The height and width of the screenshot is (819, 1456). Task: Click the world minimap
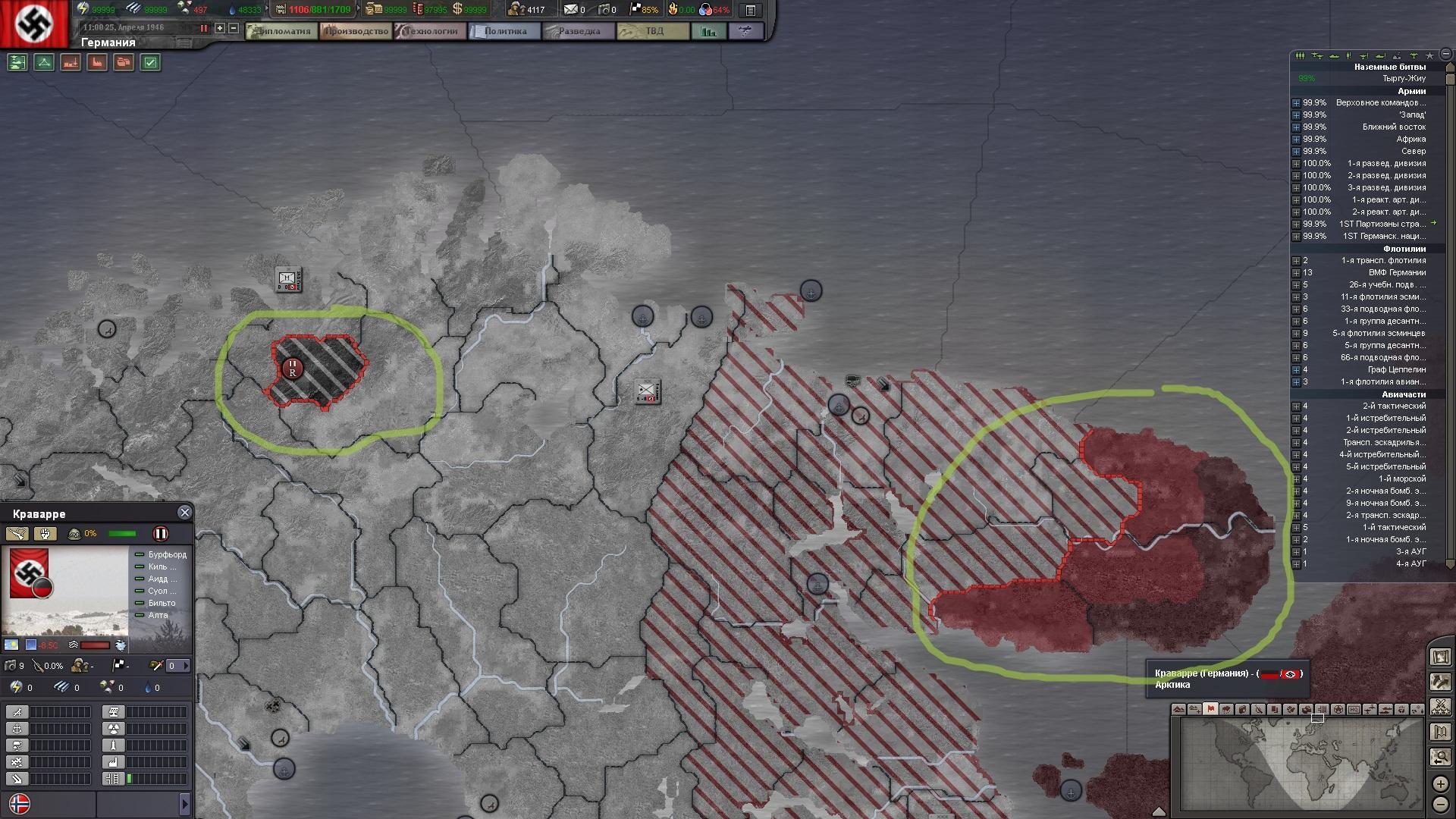point(1301,764)
